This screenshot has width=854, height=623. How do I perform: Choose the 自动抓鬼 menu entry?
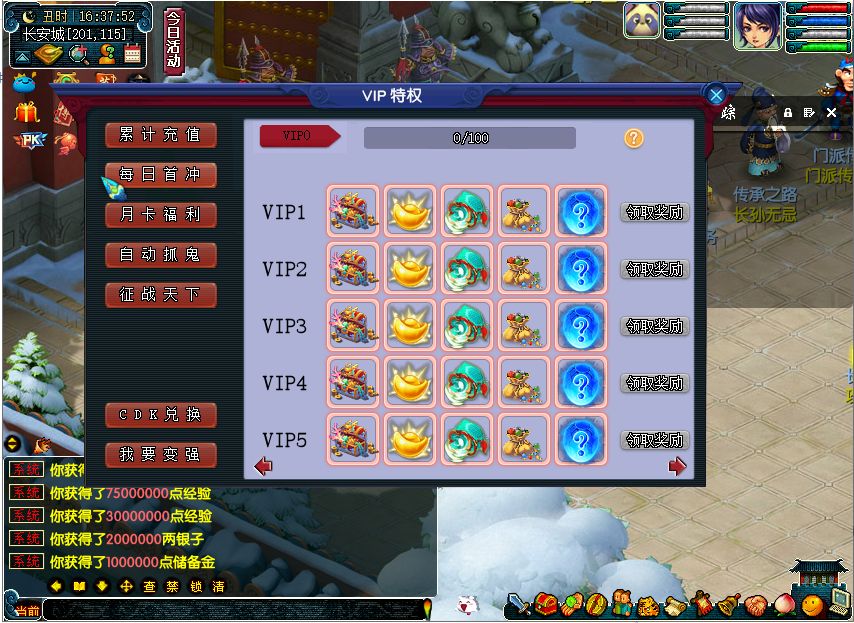(160, 255)
